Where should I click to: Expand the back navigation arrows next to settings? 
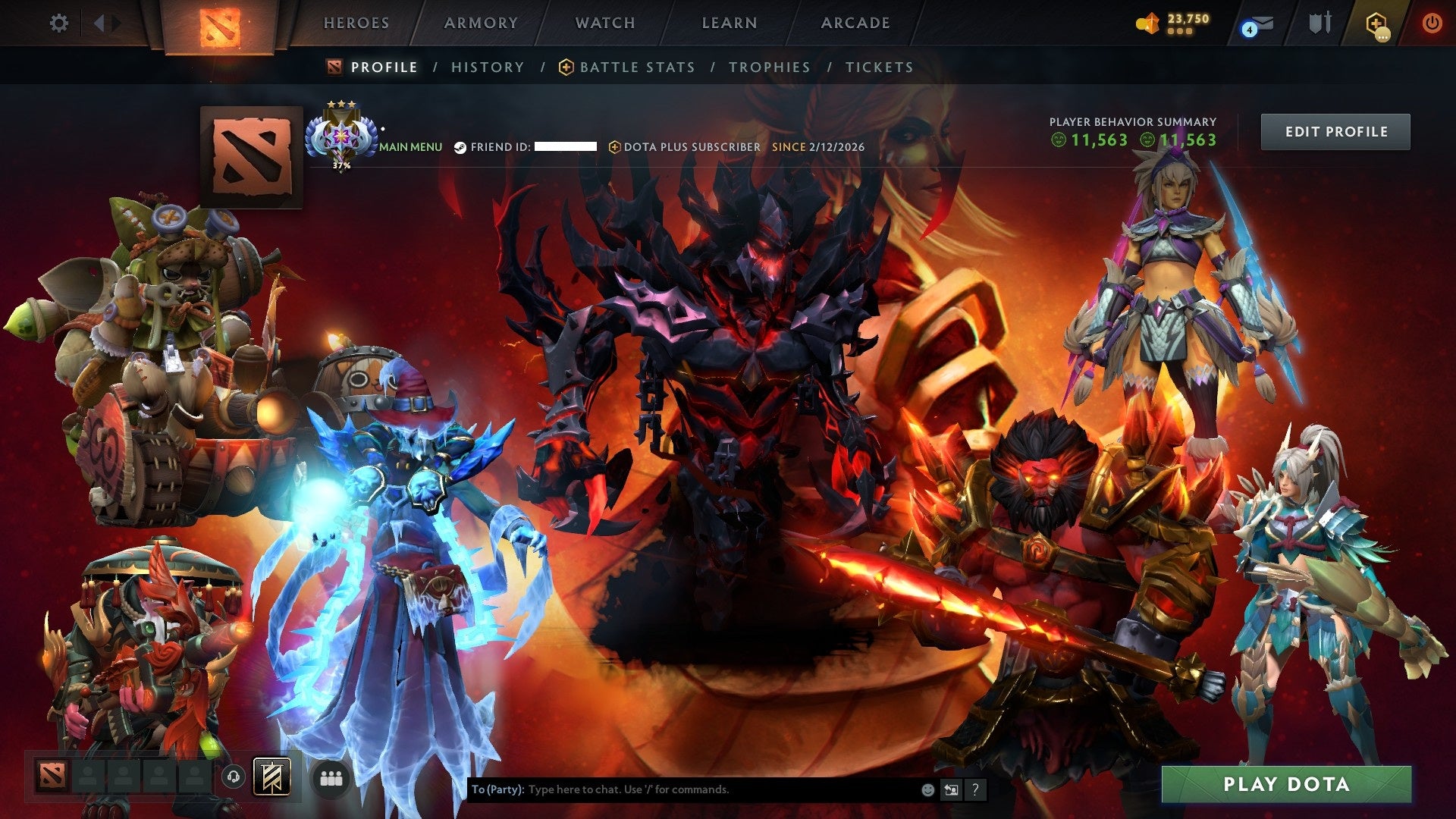click(99, 23)
